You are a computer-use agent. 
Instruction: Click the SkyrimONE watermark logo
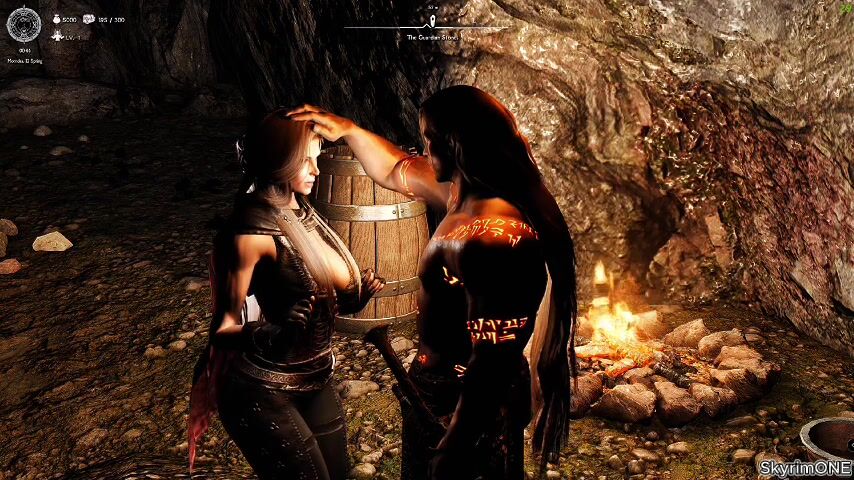pos(804,467)
